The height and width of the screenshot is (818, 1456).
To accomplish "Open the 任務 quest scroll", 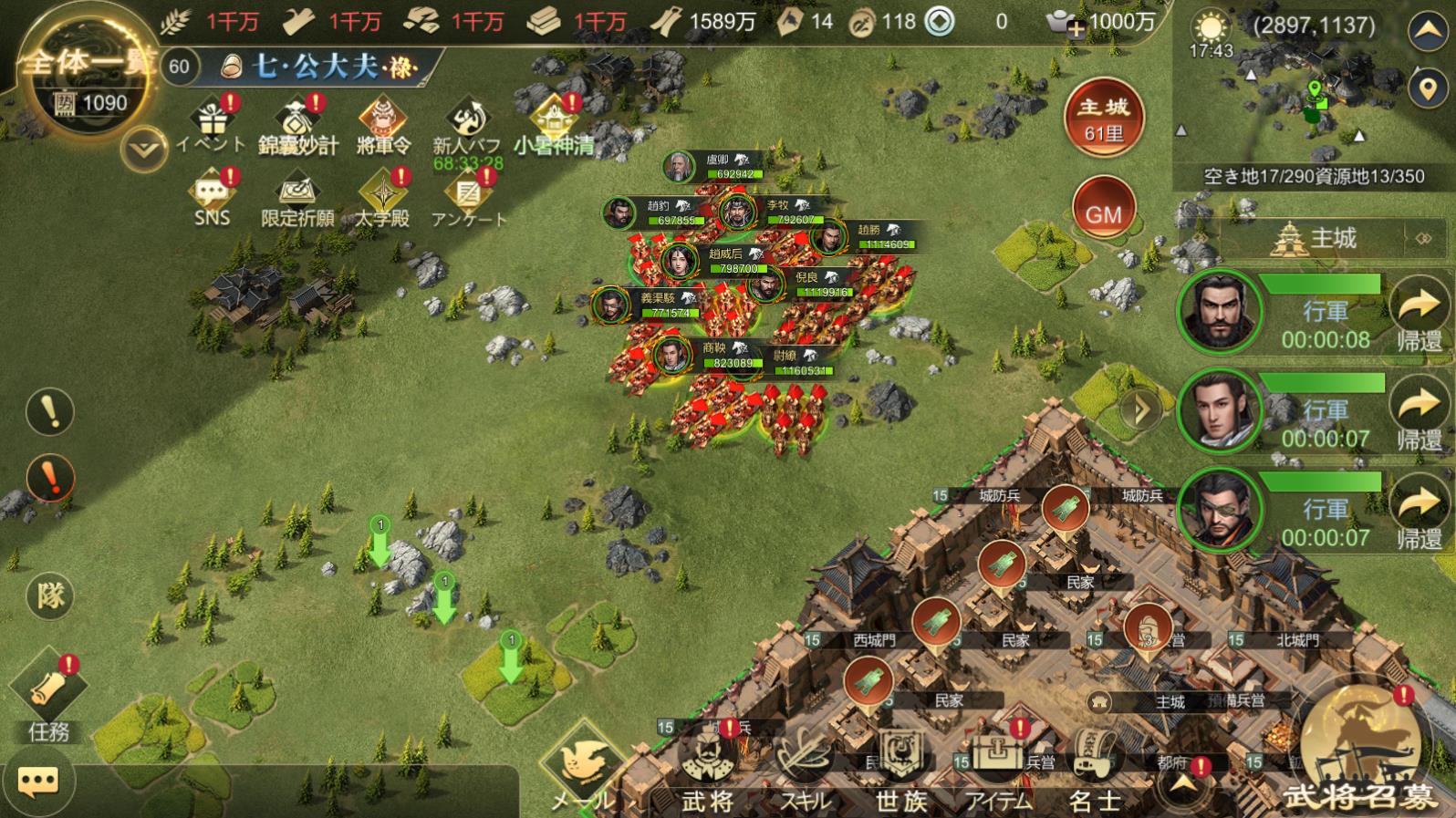I will coord(48,696).
